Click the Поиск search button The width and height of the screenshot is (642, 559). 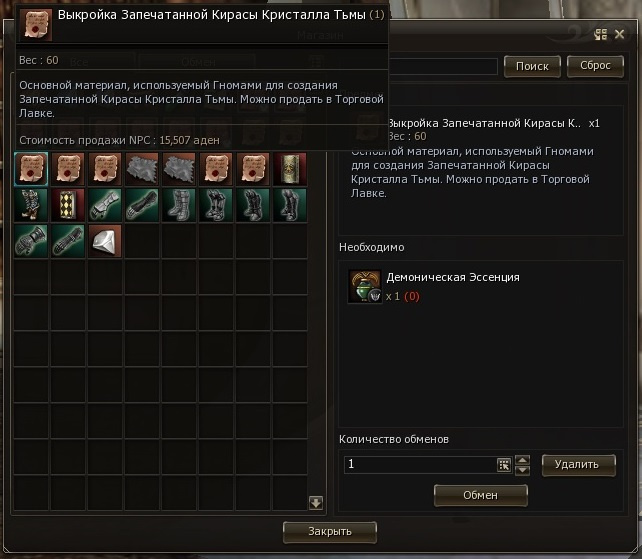532,66
